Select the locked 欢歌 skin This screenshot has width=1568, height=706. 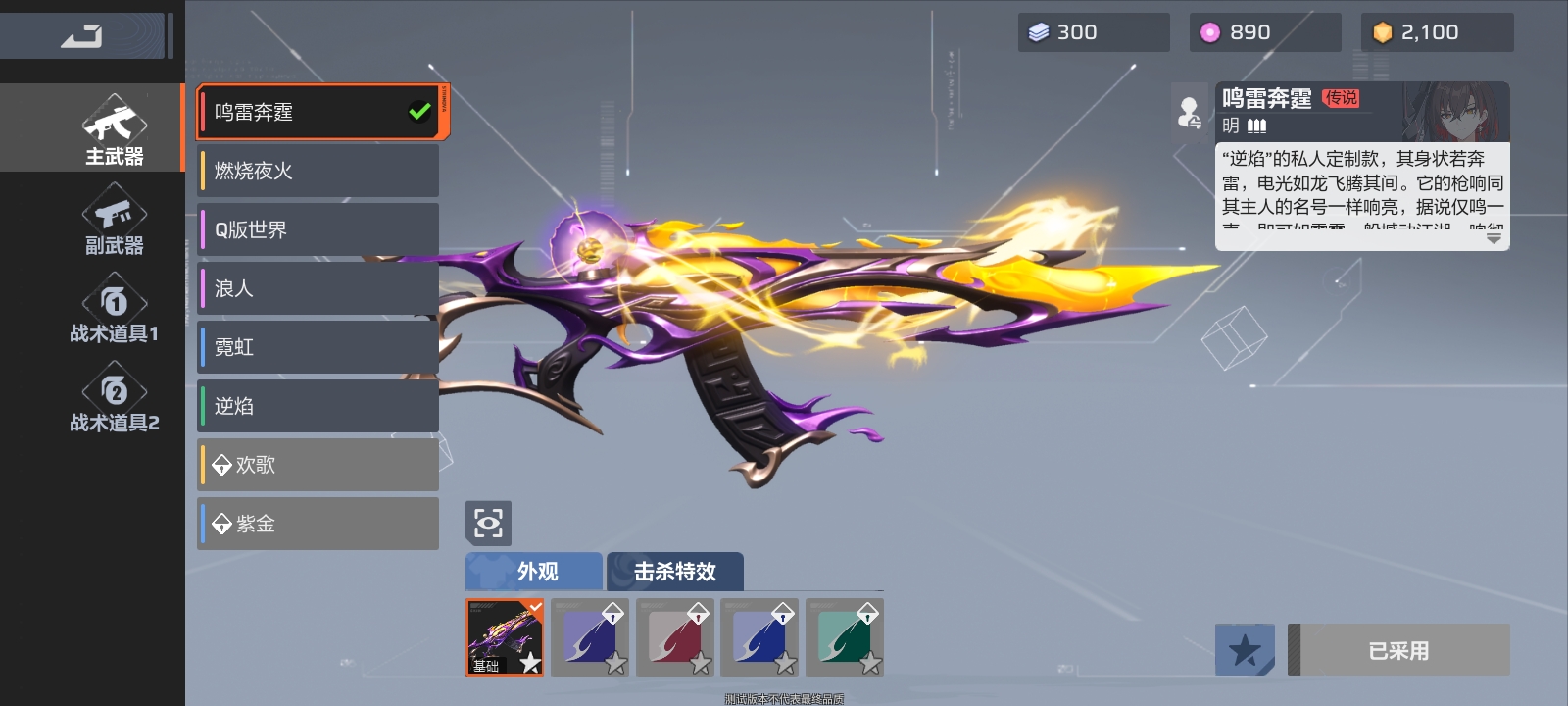coord(319,465)
